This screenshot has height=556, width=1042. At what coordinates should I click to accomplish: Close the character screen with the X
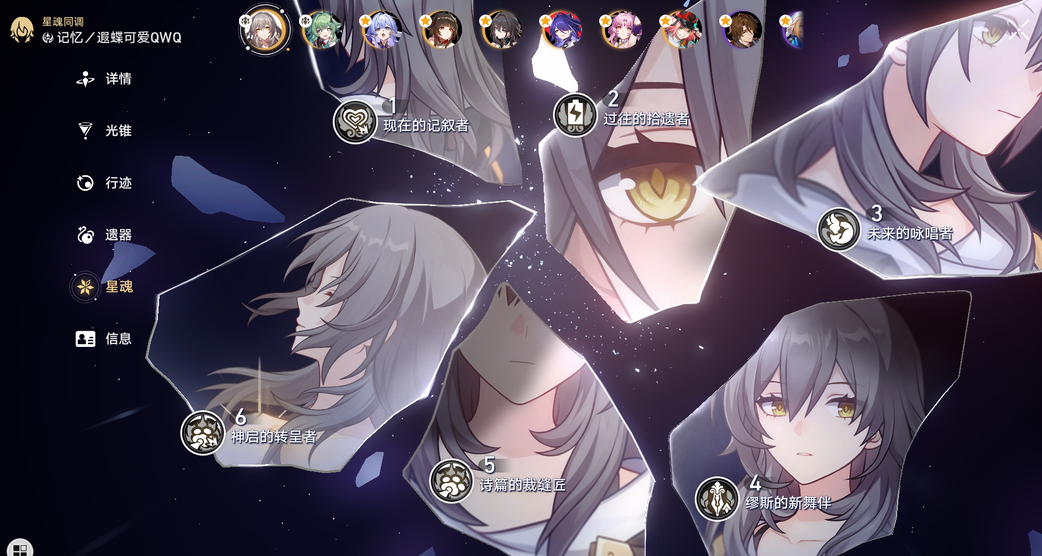(x=1018, y=28)
